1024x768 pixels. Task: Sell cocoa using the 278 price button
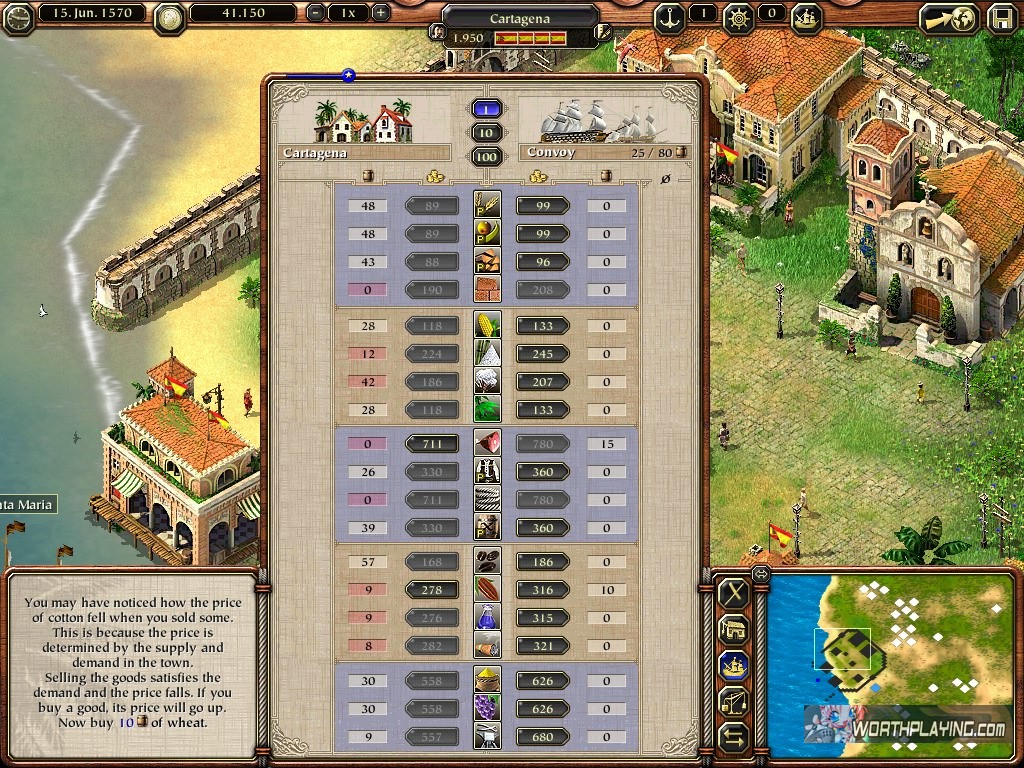tap(432, 590)
